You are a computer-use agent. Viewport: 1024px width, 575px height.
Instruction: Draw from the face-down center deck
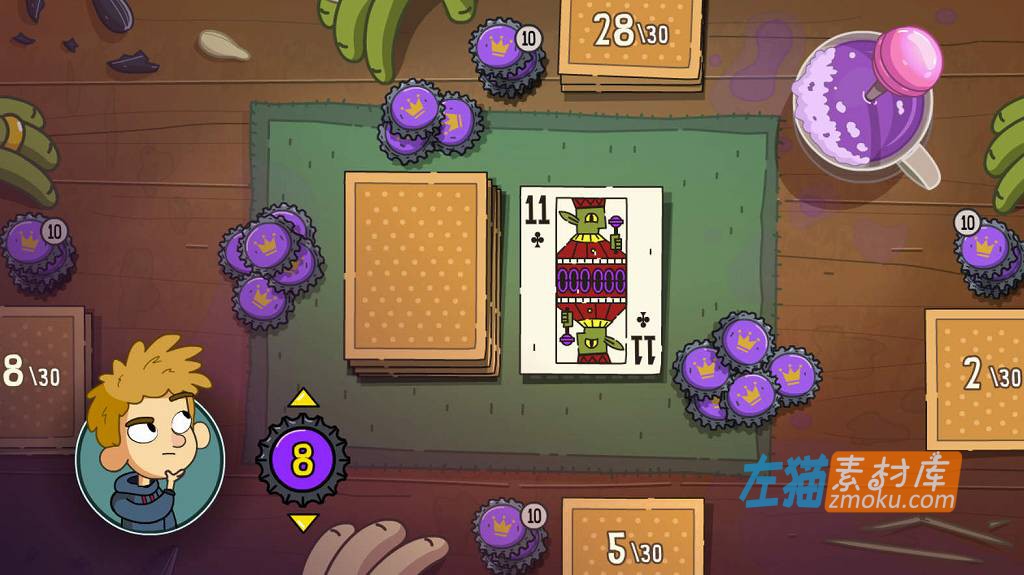418,268
